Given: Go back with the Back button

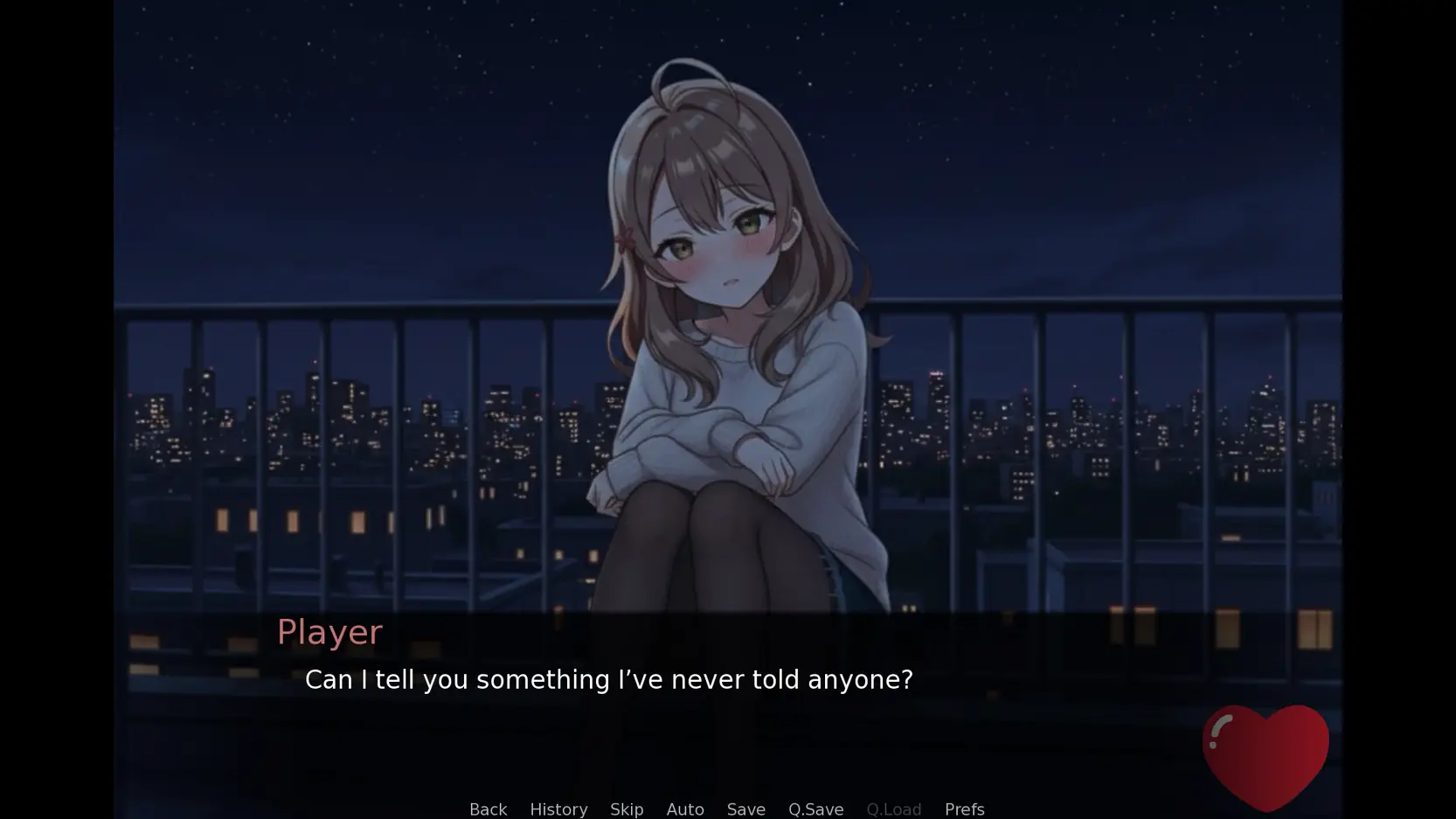Looking at the screenshot, I should (488, 809).
